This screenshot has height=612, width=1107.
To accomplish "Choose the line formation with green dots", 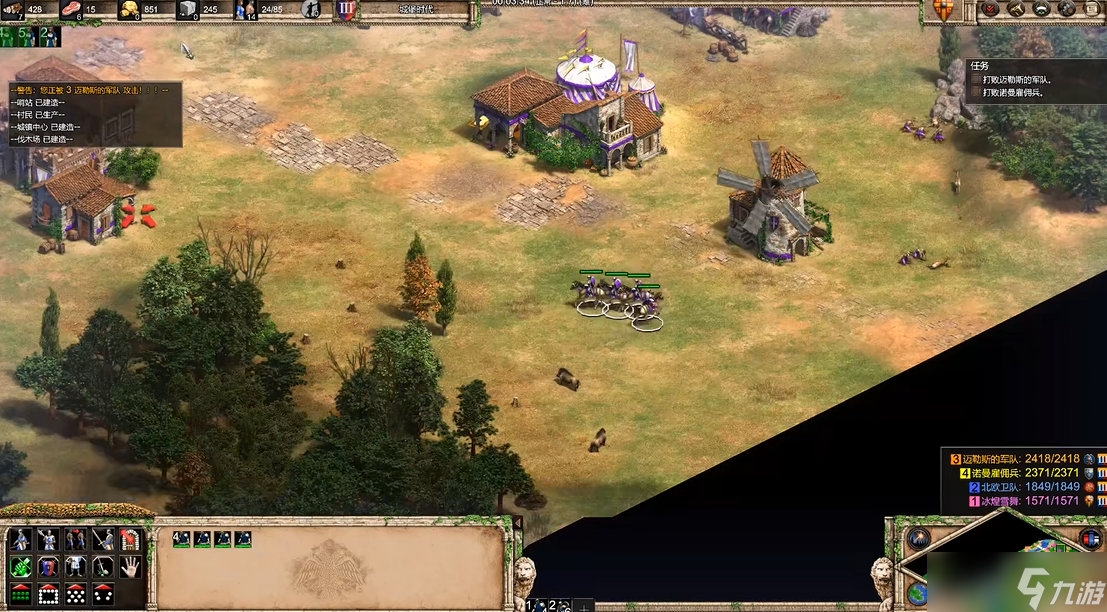I will tap(20, 594).
